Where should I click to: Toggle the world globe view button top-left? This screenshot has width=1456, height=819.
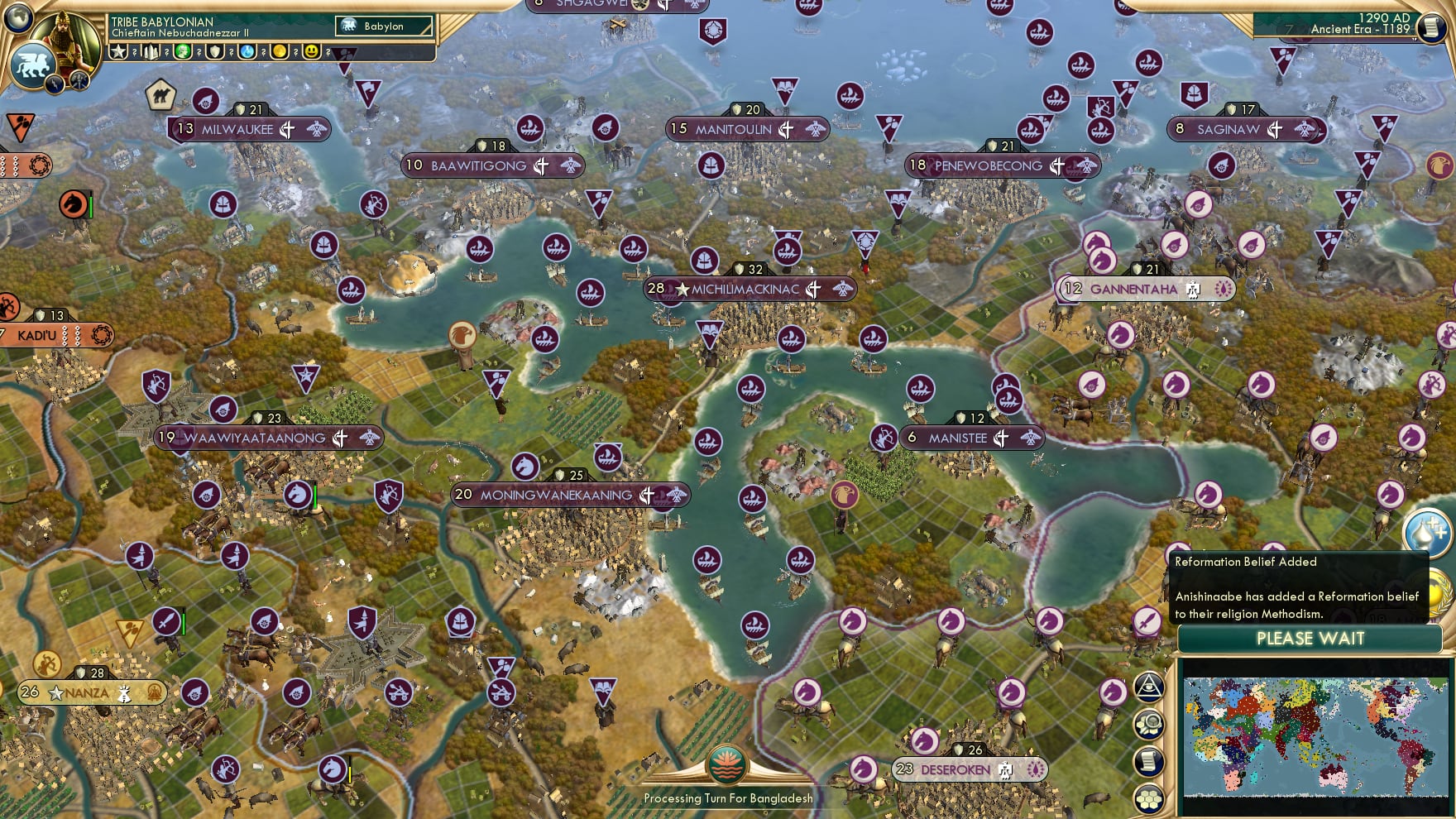[17, 18]
